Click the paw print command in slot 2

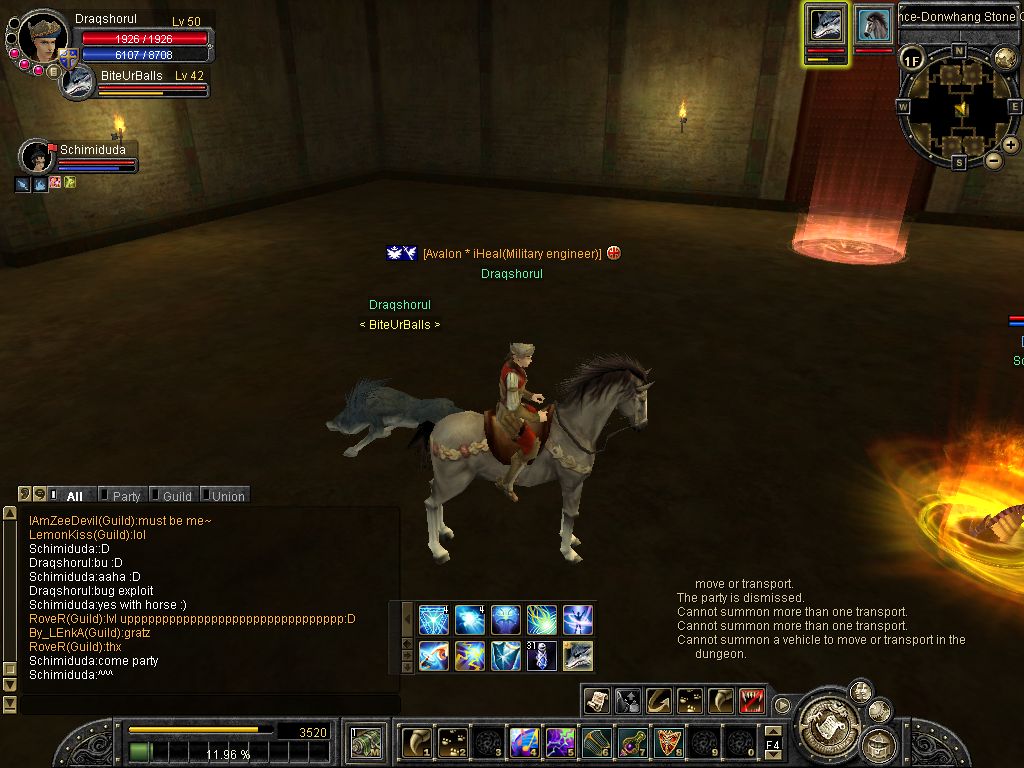coord(452,742)
